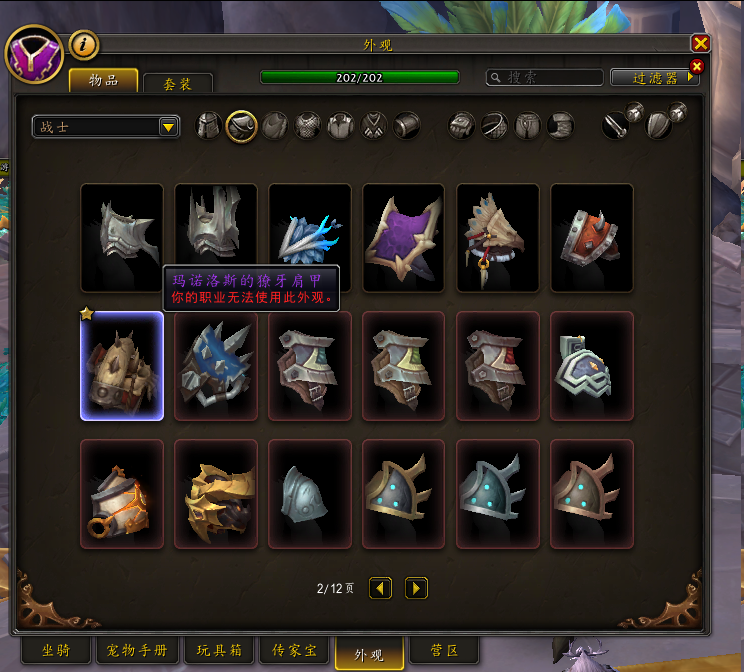Click the 搜索 search box
Screen dimensions: 744x672
545,77
